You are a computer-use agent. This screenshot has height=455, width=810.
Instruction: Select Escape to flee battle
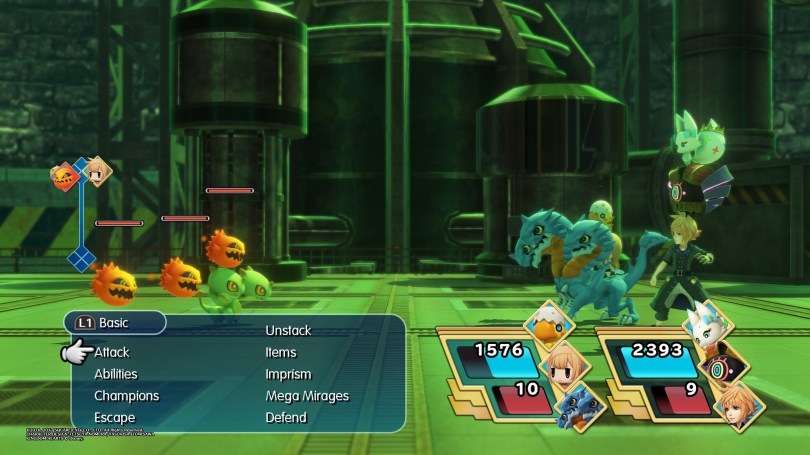point(114,418)
